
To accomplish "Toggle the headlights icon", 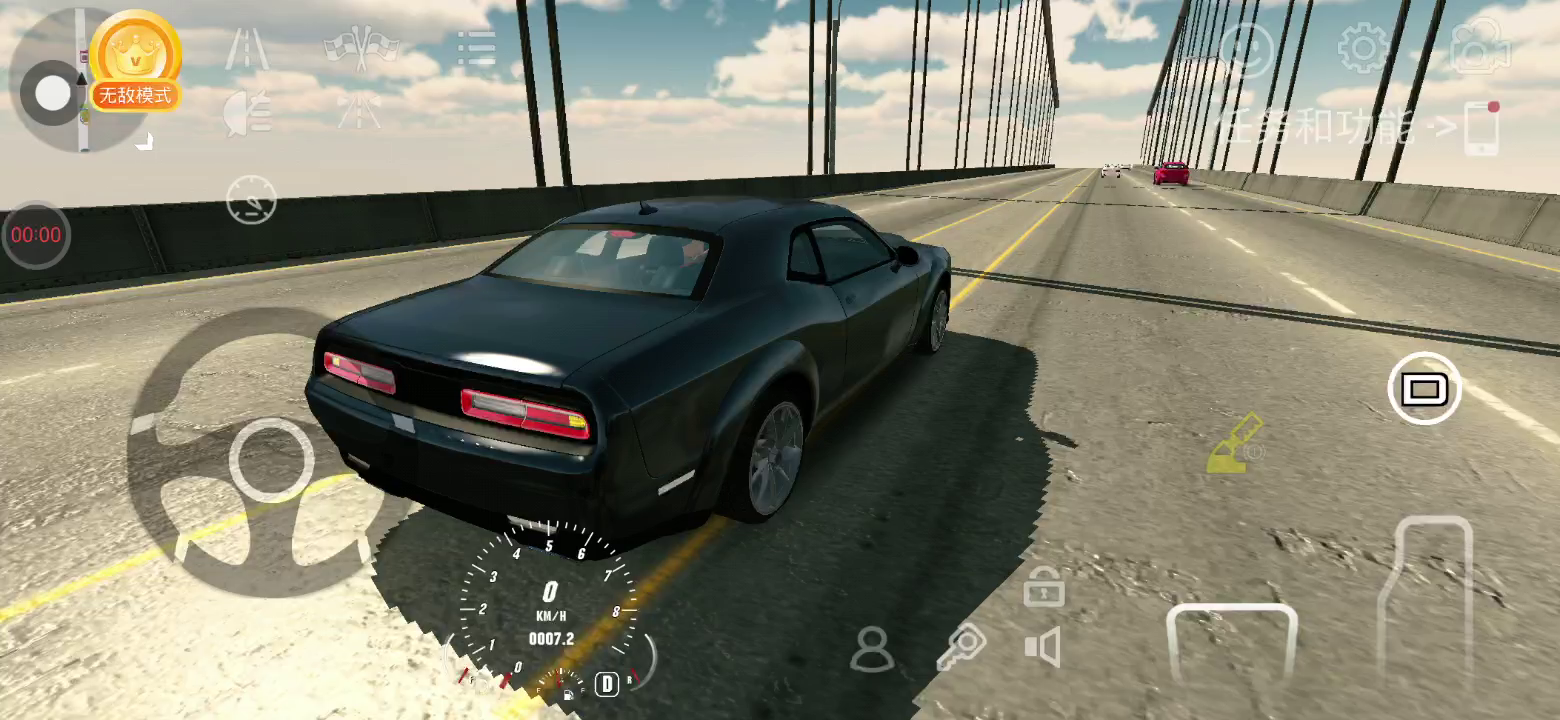I will pyautogui.click(x=246, y=111).
